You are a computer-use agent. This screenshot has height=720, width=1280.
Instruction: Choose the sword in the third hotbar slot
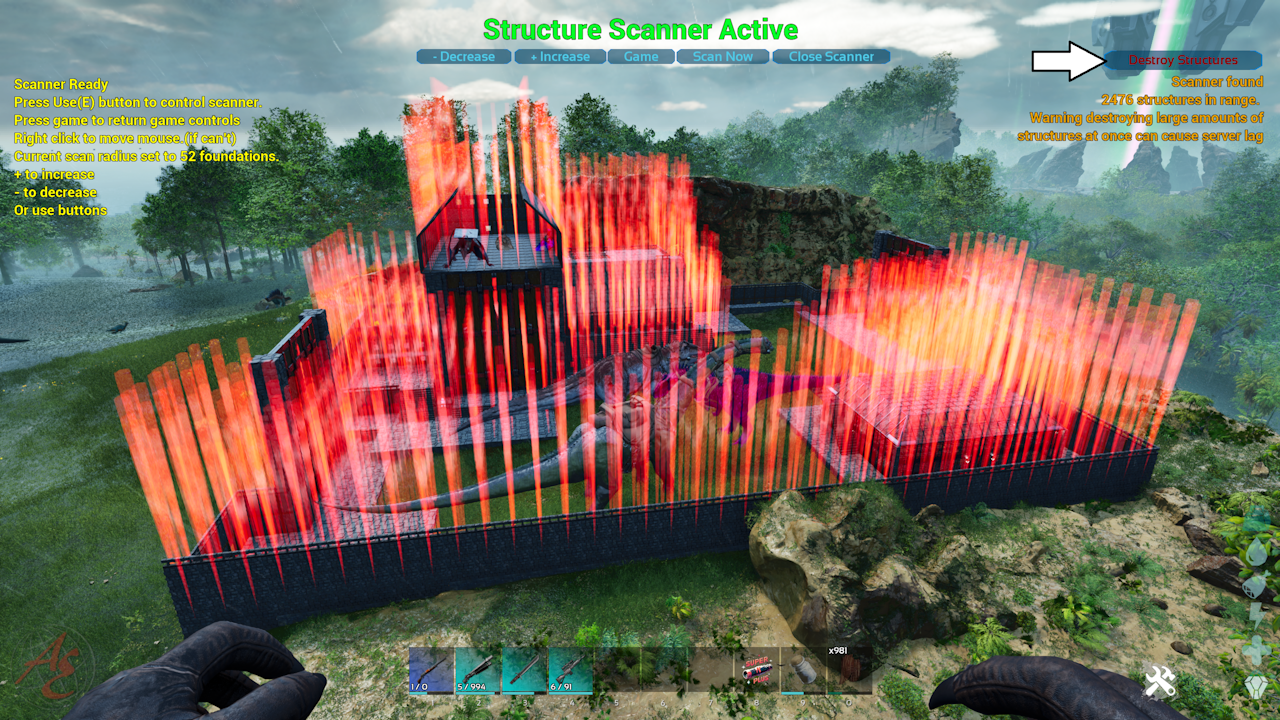coord(524,669)
